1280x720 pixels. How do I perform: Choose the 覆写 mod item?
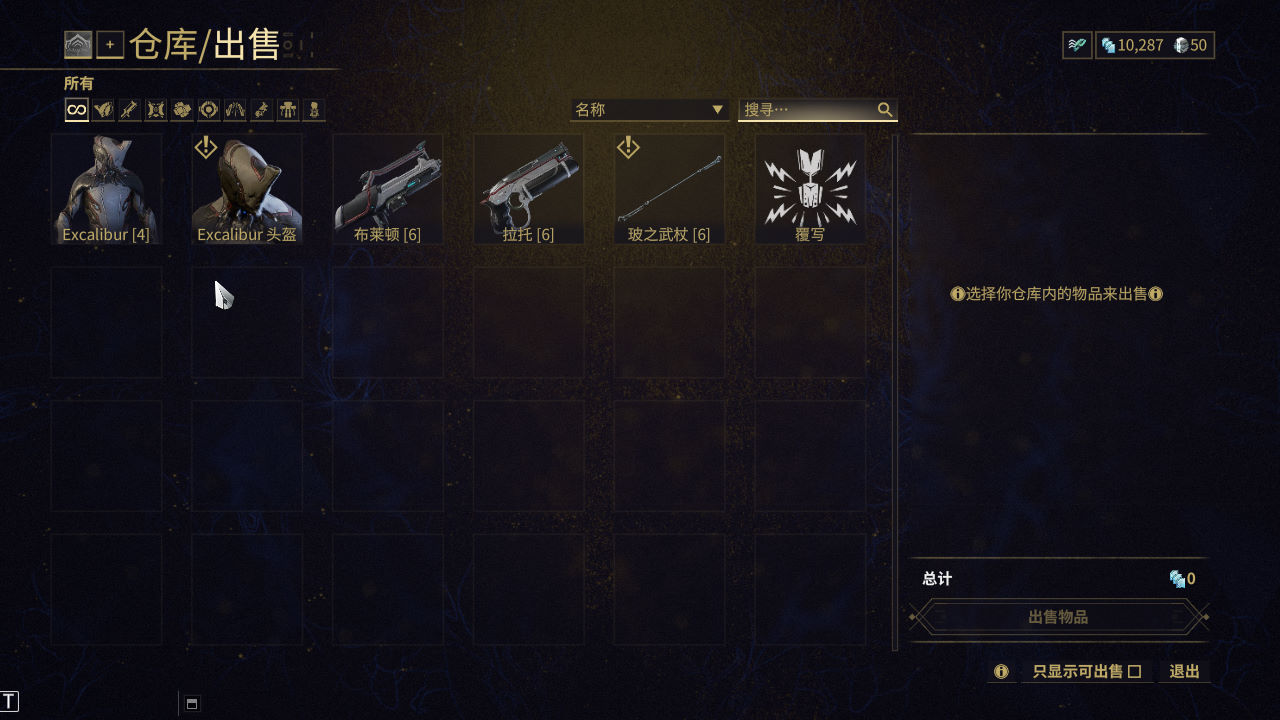(809, 189)
